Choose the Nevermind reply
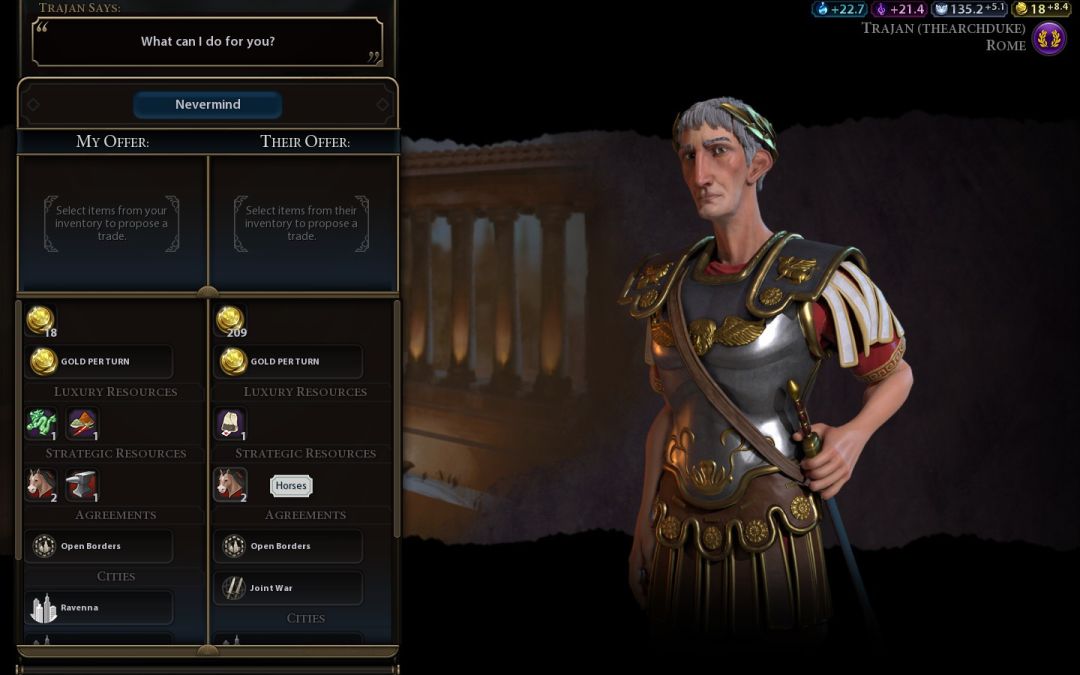The width and height of the screenshot is (1080, 675). click(208, 105)
